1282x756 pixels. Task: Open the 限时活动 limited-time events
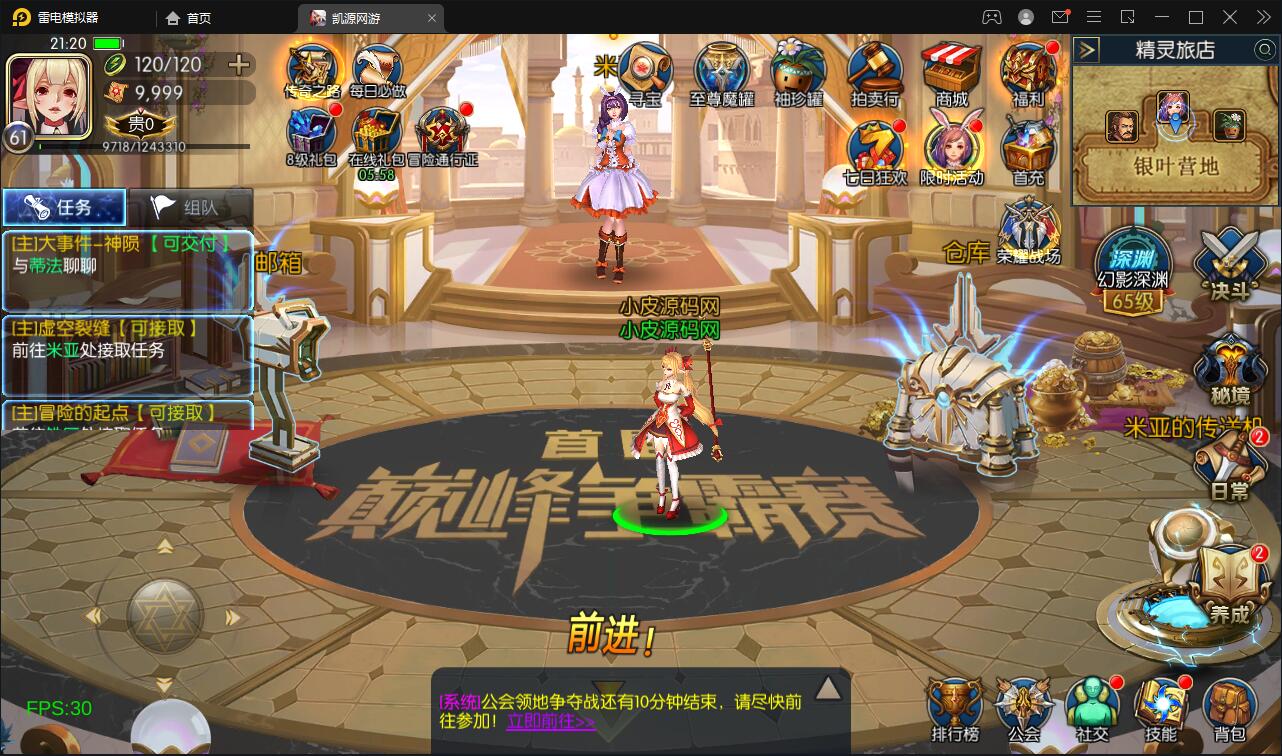951,143
